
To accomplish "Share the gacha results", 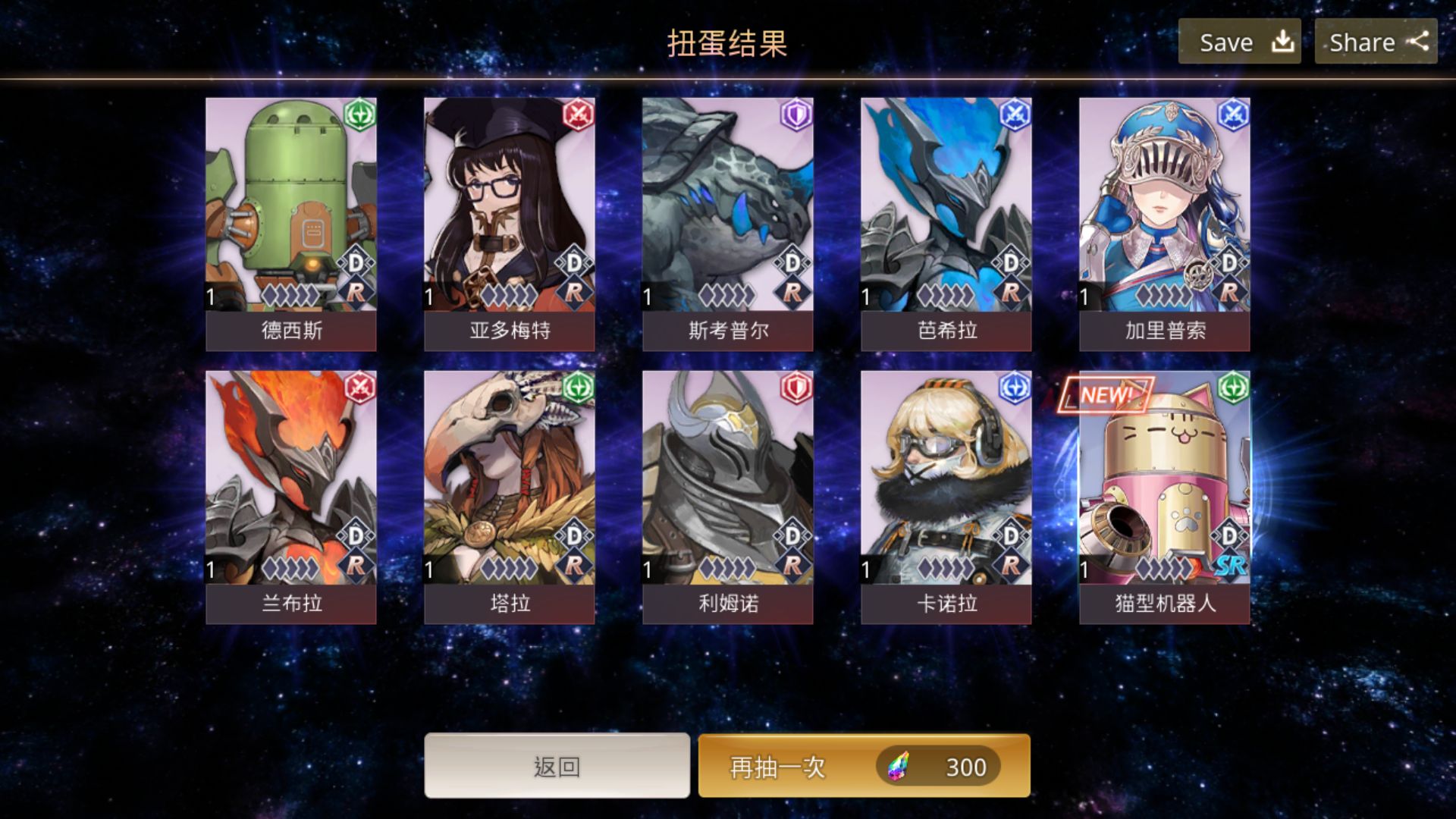I will 1376,42.
